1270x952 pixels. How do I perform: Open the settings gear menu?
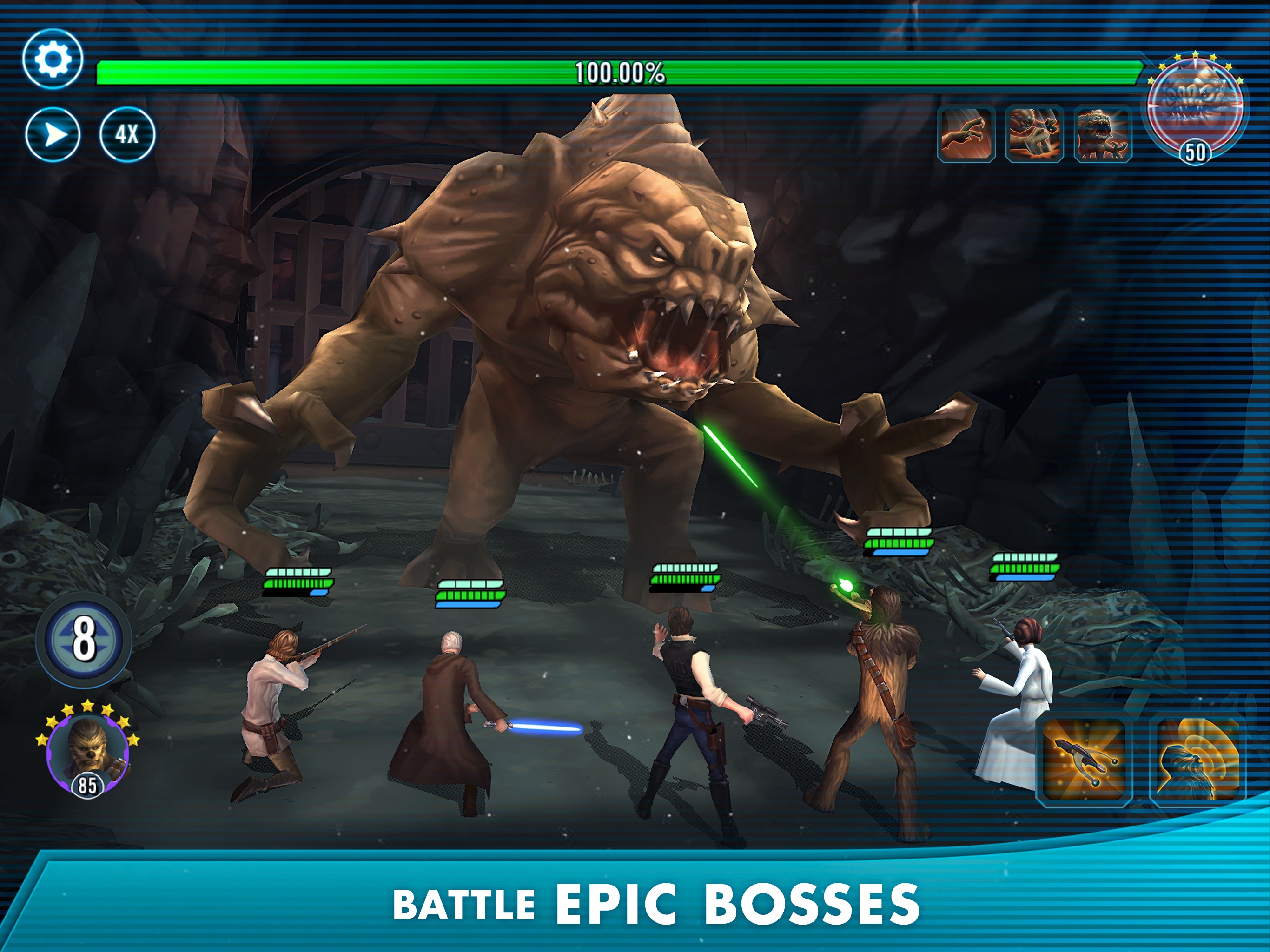tap(53, 59)
